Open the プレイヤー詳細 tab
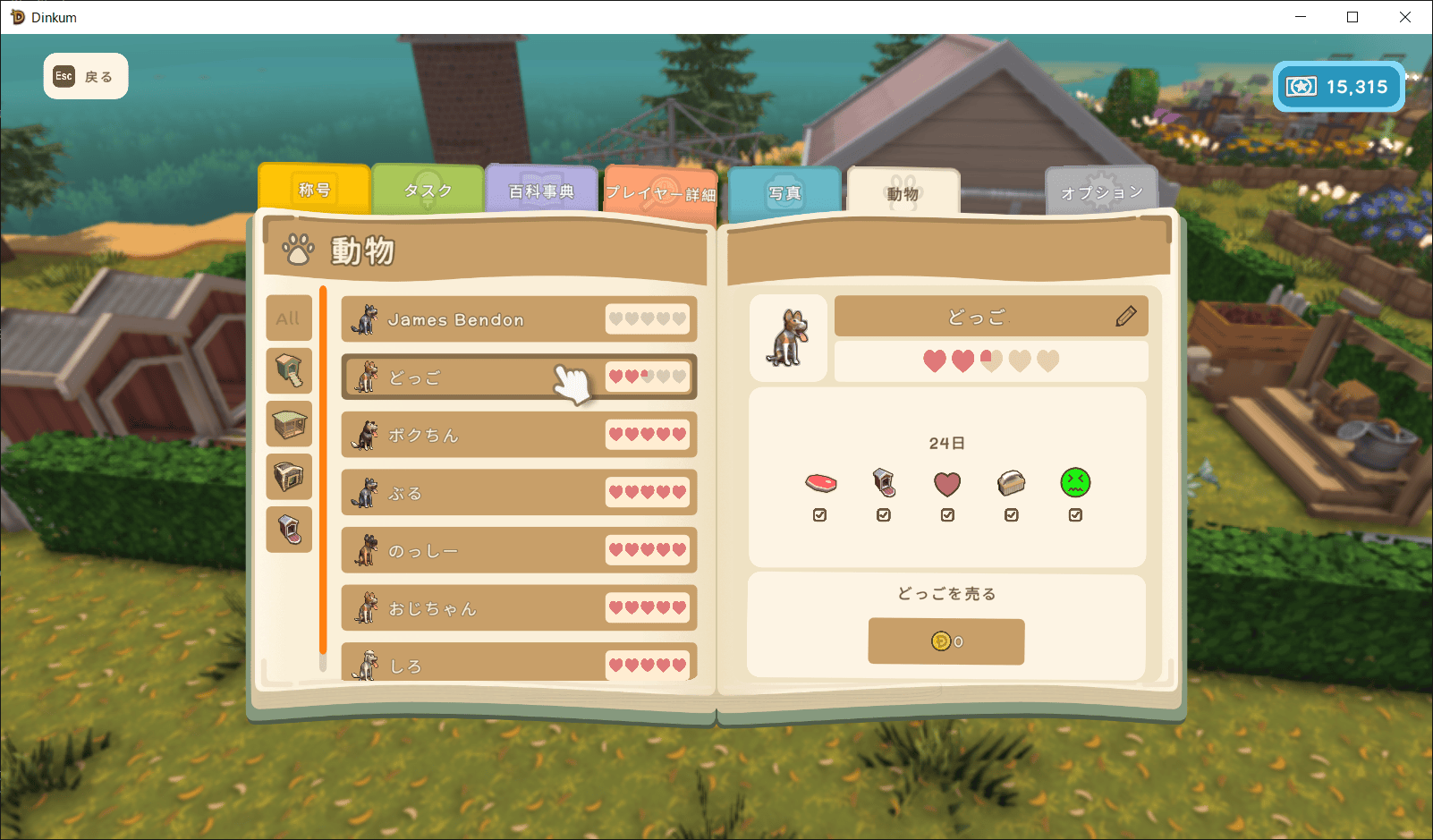The width and height of the screenshot is (1433, 840). (x=660, y=193)
